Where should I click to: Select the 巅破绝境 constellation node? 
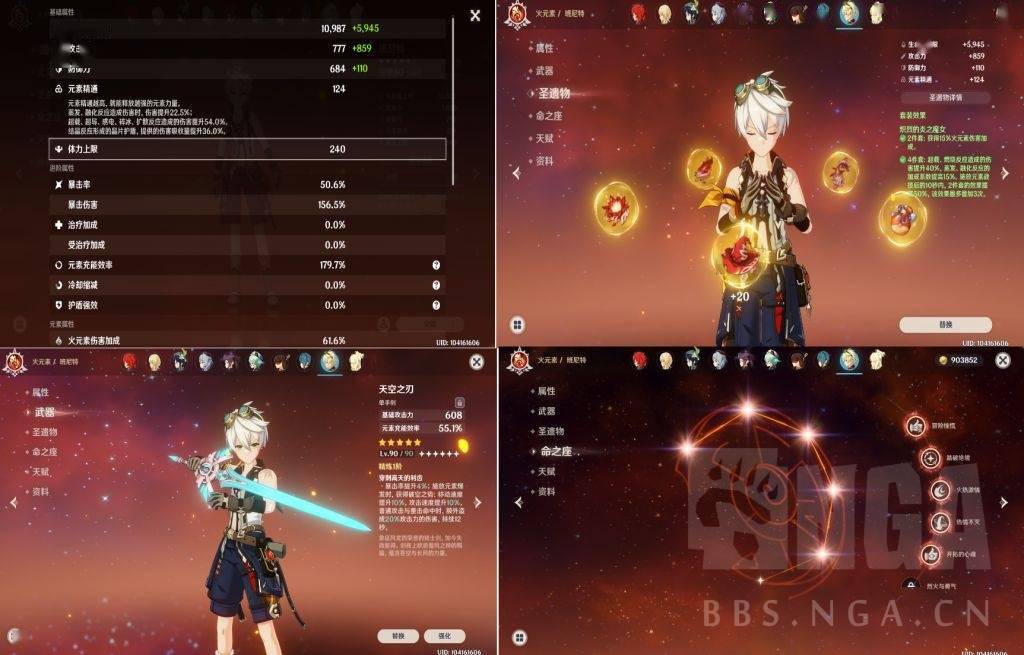pyautogui.click(x=931, y=458)
